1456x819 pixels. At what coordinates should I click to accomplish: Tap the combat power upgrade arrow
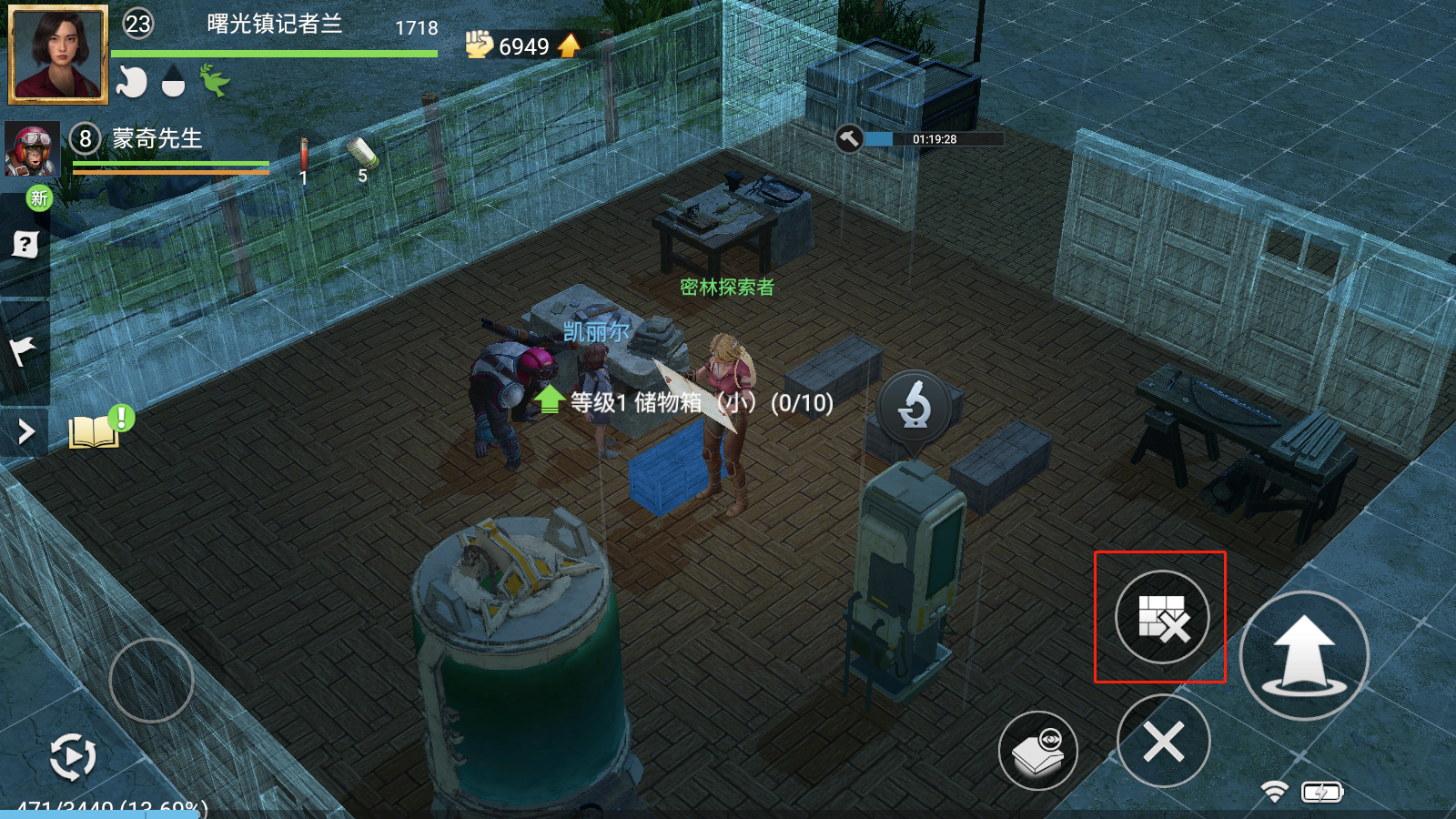click(x=569, y=45)
